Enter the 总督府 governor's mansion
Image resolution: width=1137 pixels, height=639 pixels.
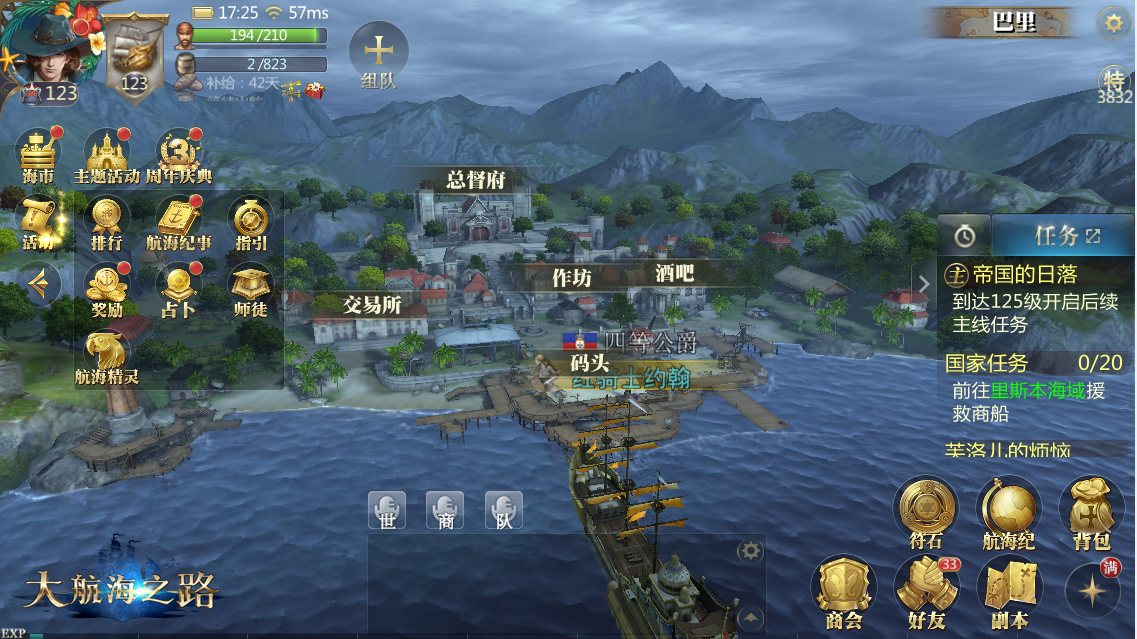click(x=475, y=180)
